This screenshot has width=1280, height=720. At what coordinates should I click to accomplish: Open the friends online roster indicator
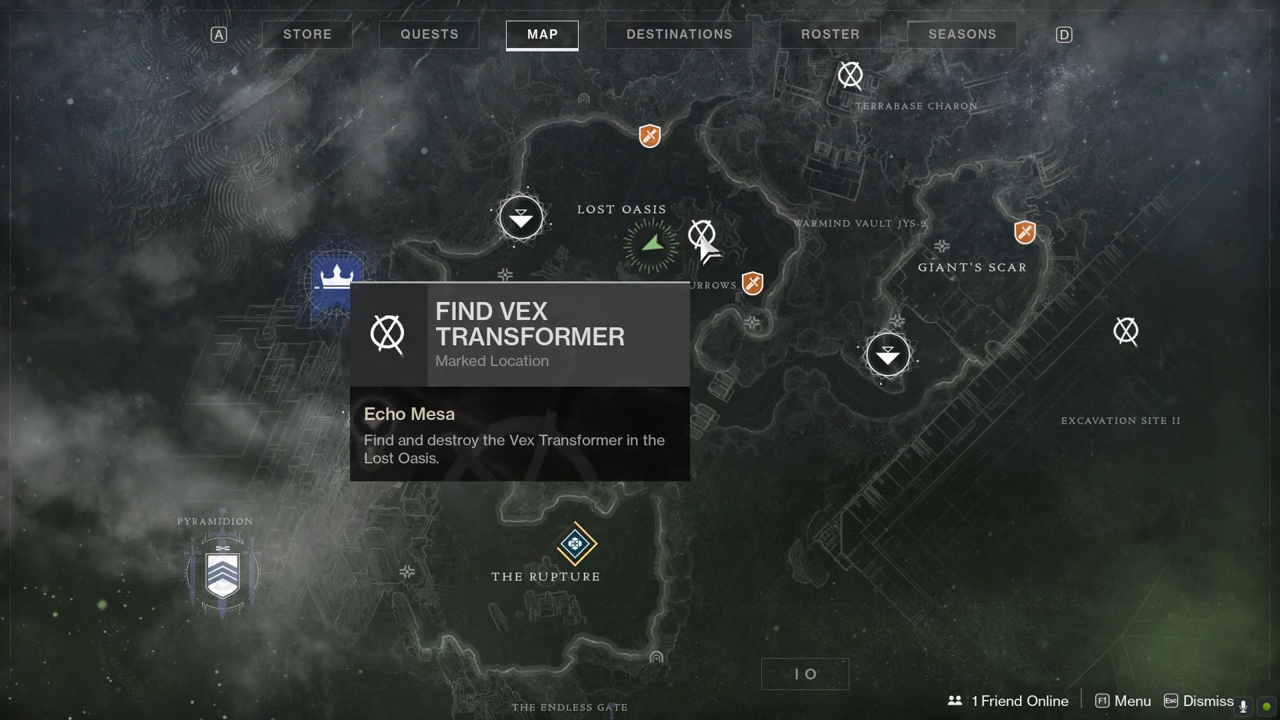click(1008, 701)
